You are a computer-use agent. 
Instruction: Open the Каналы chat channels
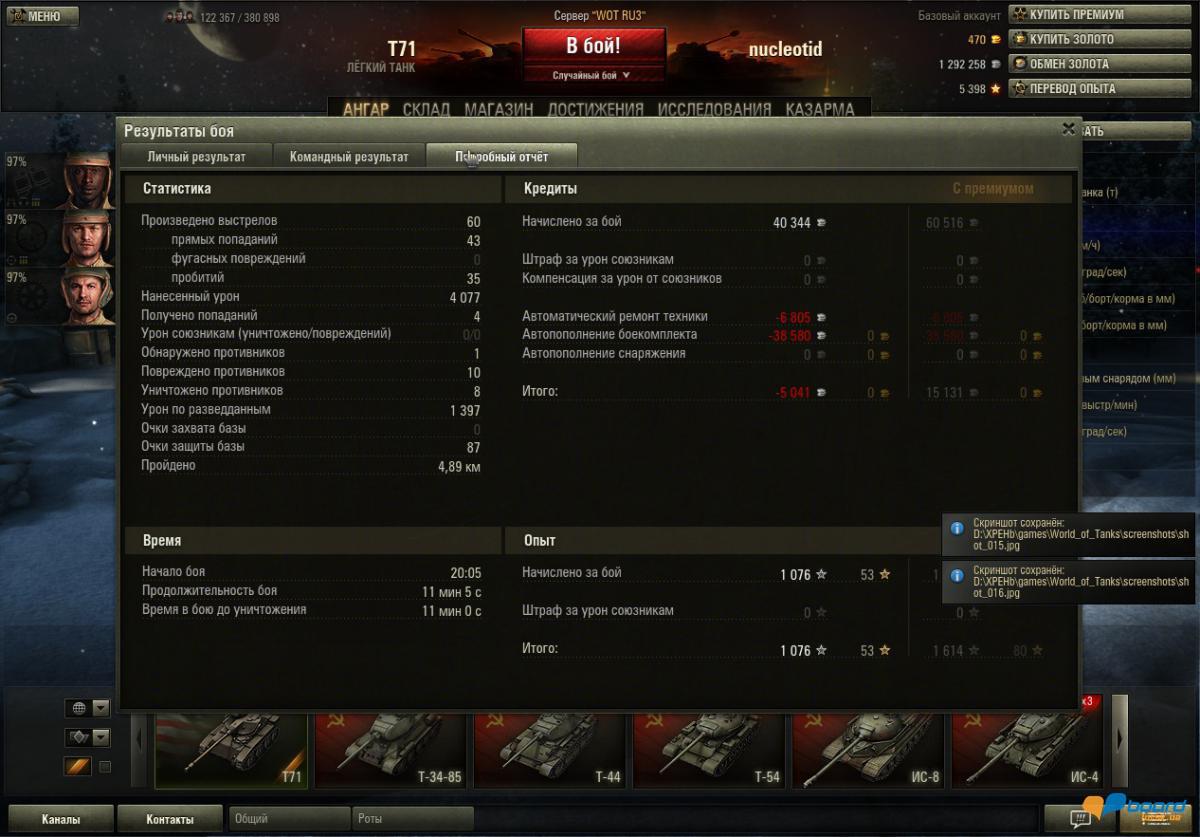(60, 819)
